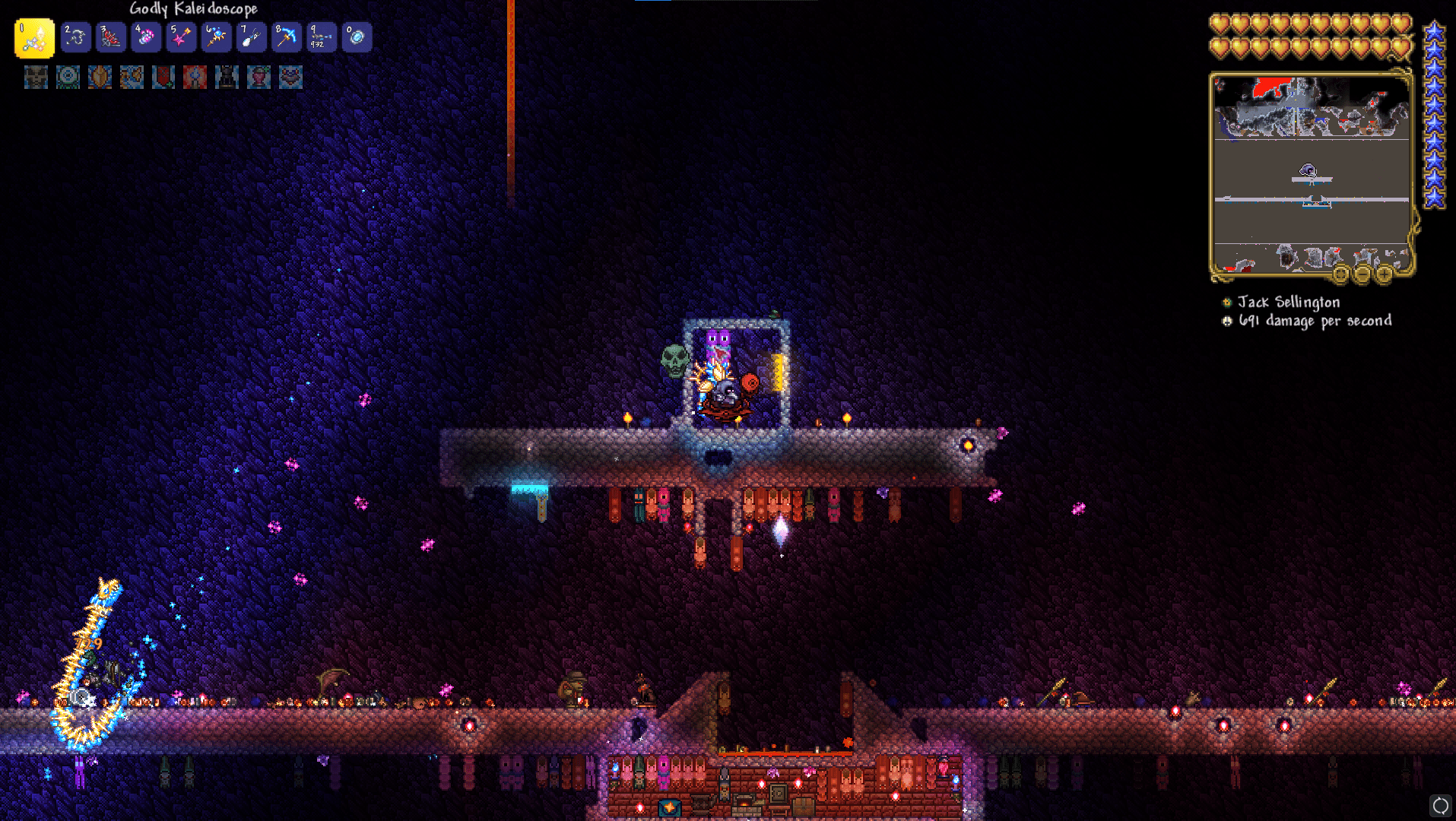
Task: Select the white tool in hotbar slot 7
Action: tap(251, 37)
